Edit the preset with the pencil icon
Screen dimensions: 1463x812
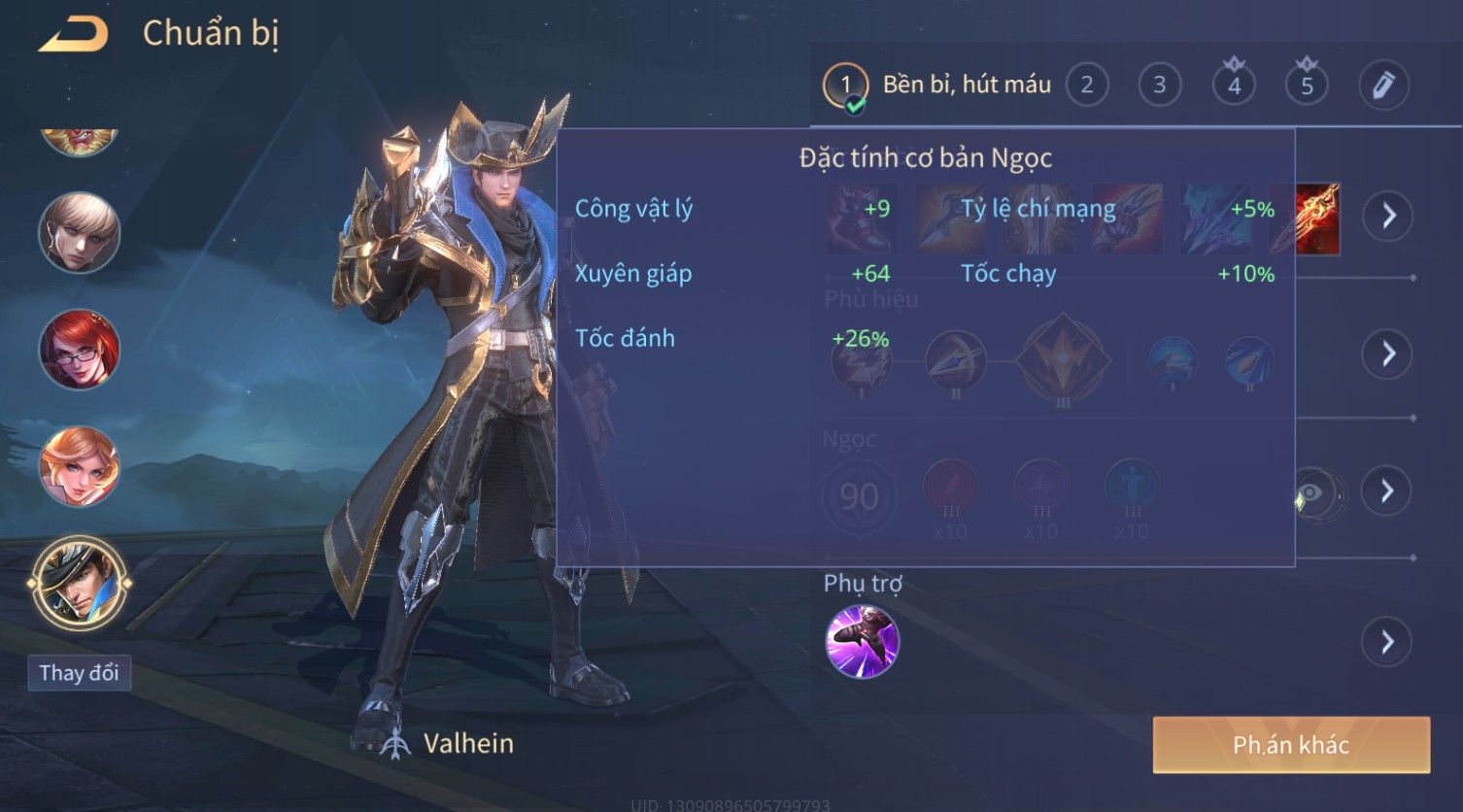[x=1383, y=85]
